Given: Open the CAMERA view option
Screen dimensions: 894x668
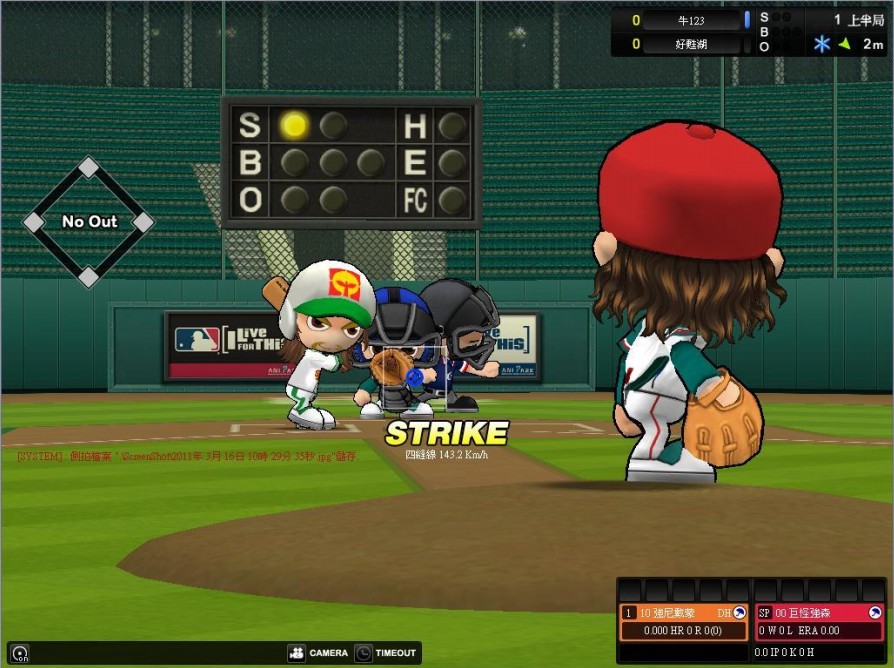Looking at the screenshot, I should [318, 653].
